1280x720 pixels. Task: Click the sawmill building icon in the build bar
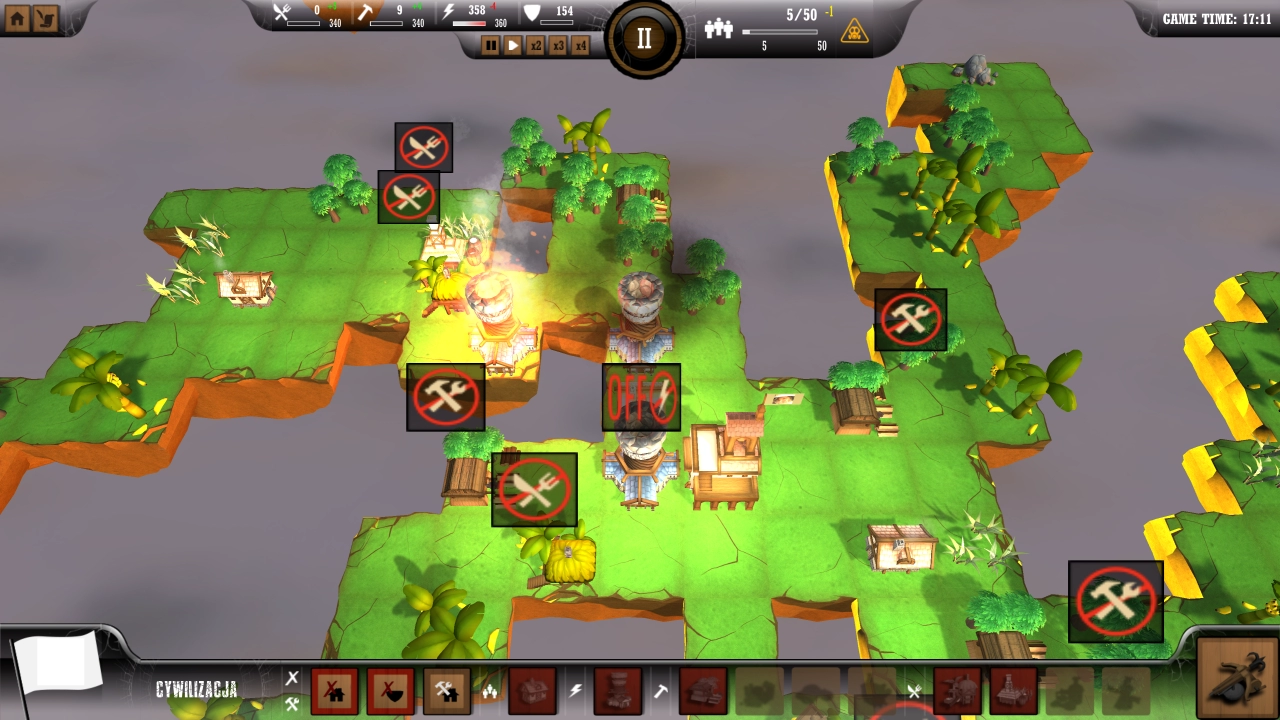(x=702, y=692)
